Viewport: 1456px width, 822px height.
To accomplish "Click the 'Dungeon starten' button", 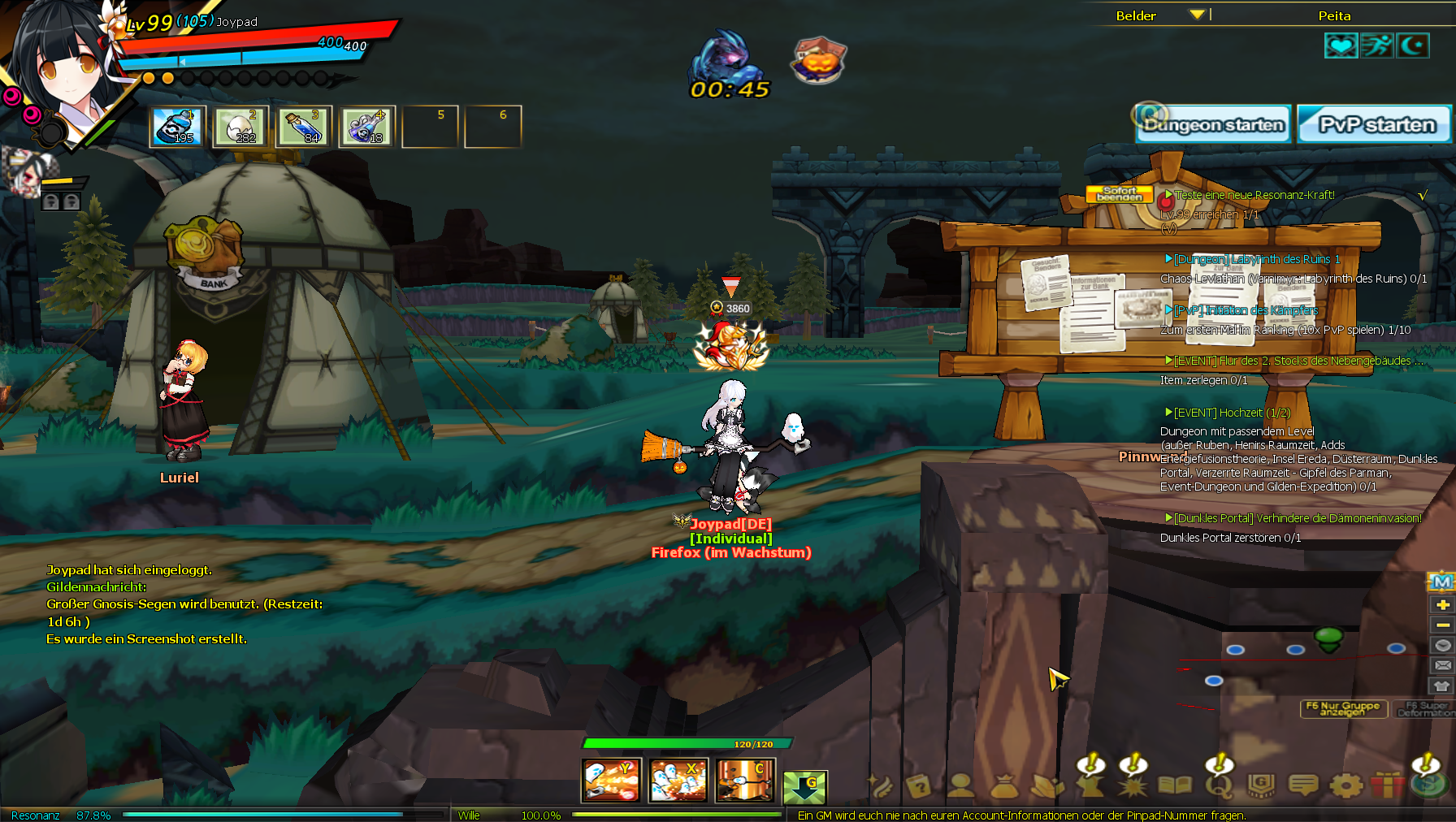I will click(x=1213, y=125).
